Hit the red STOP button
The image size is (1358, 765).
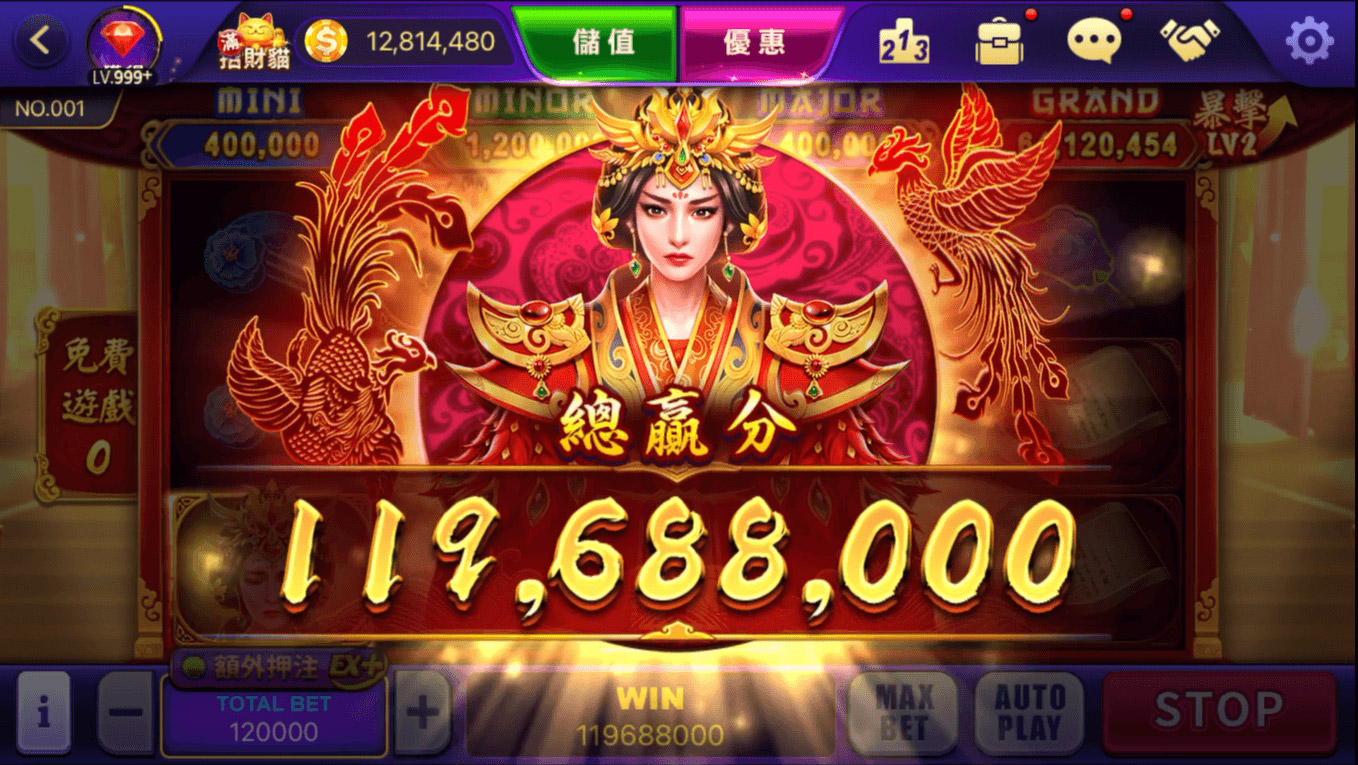(1219, 711)
